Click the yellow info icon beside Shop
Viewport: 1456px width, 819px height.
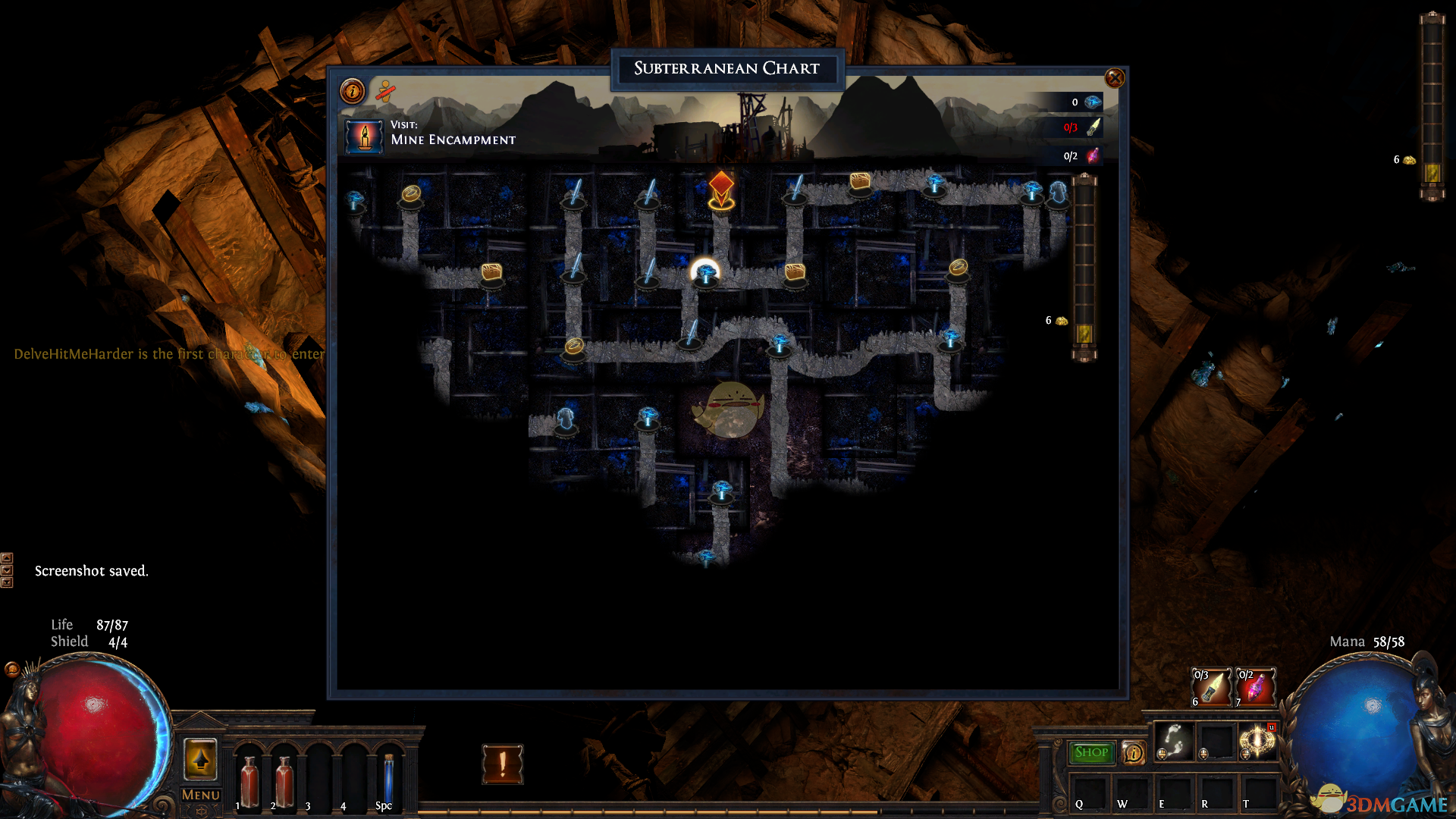pos(1133,752)
